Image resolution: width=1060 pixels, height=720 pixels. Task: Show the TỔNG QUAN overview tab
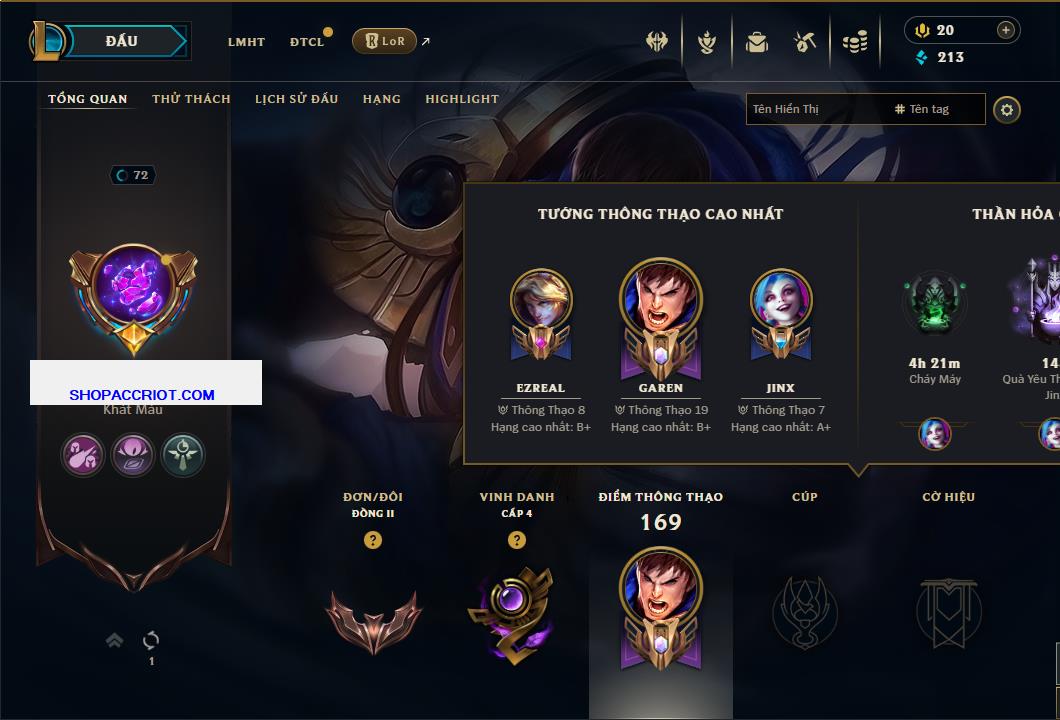click(88, 99)
